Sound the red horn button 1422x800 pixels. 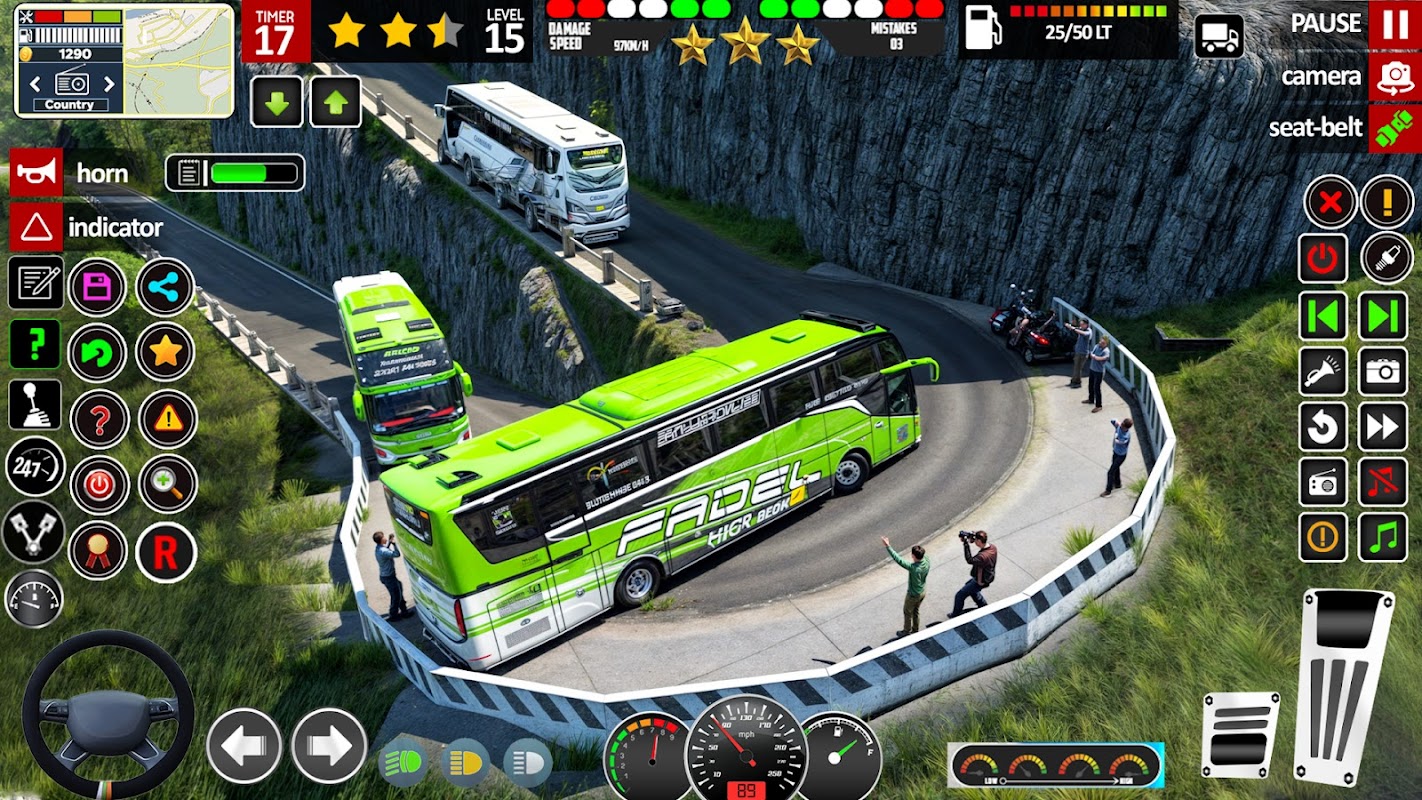coord(36,173)
